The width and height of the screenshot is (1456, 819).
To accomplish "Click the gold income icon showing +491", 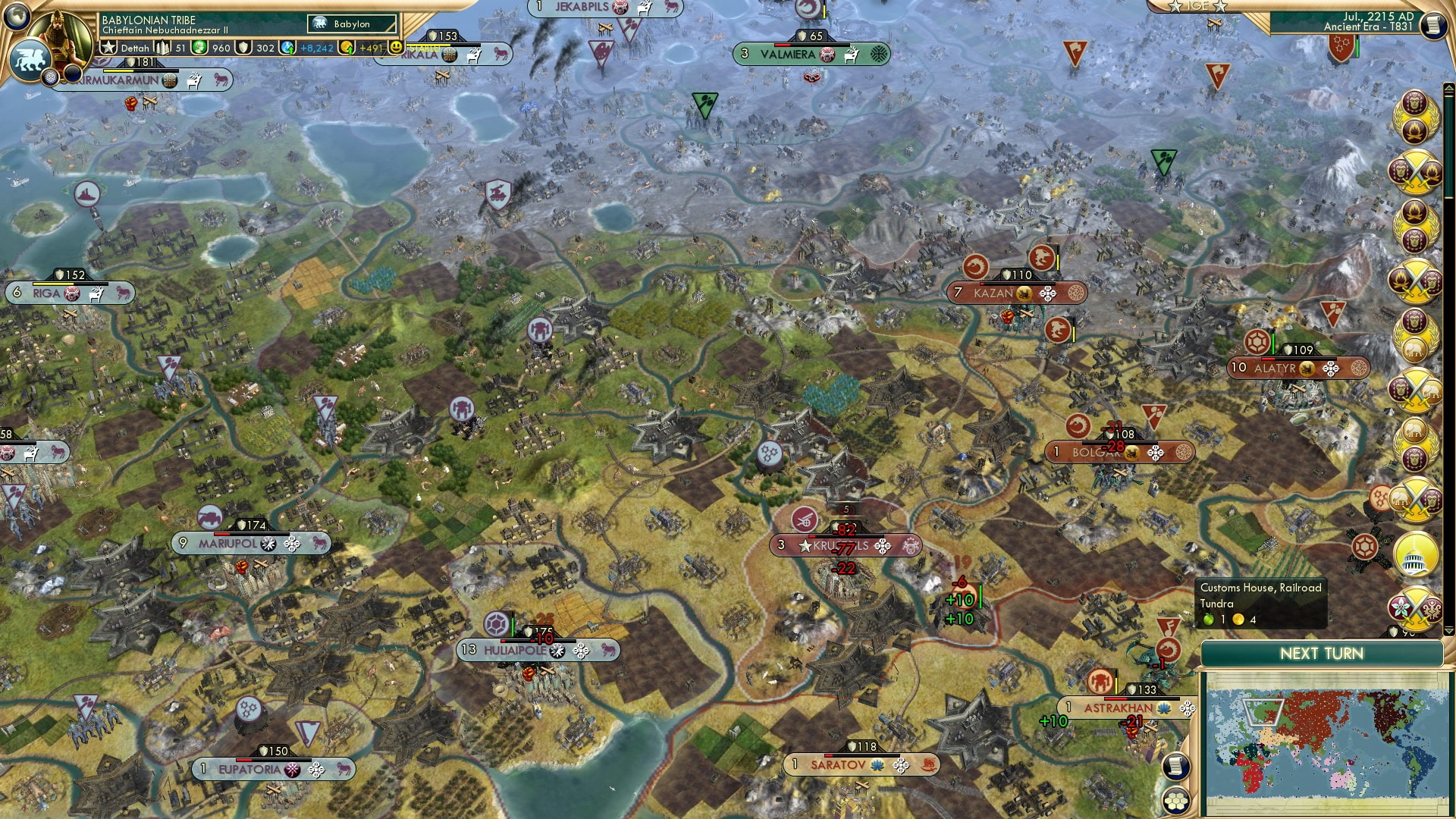I will pos(346,48).
